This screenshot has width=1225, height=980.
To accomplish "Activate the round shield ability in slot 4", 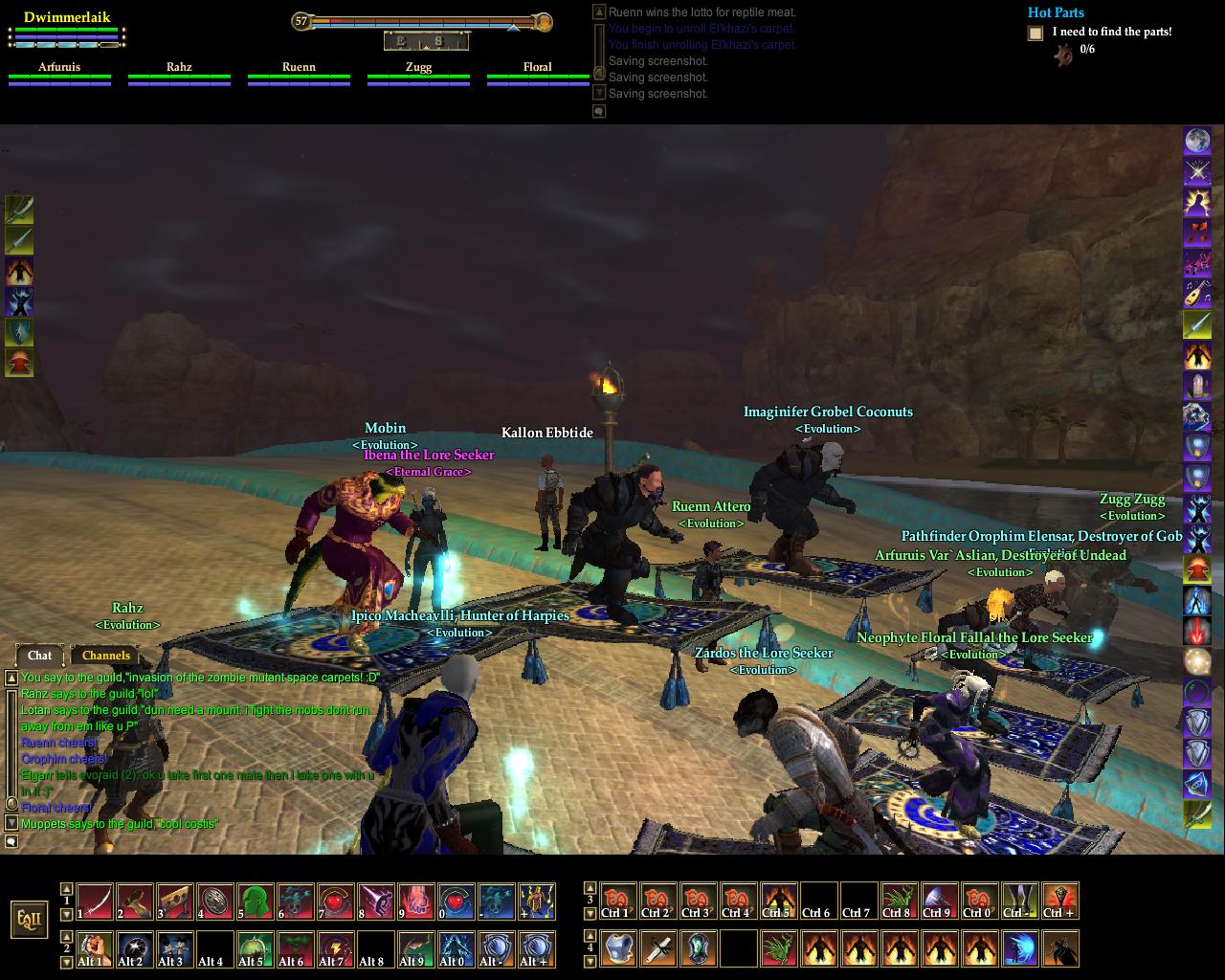I will click(215, 902).
